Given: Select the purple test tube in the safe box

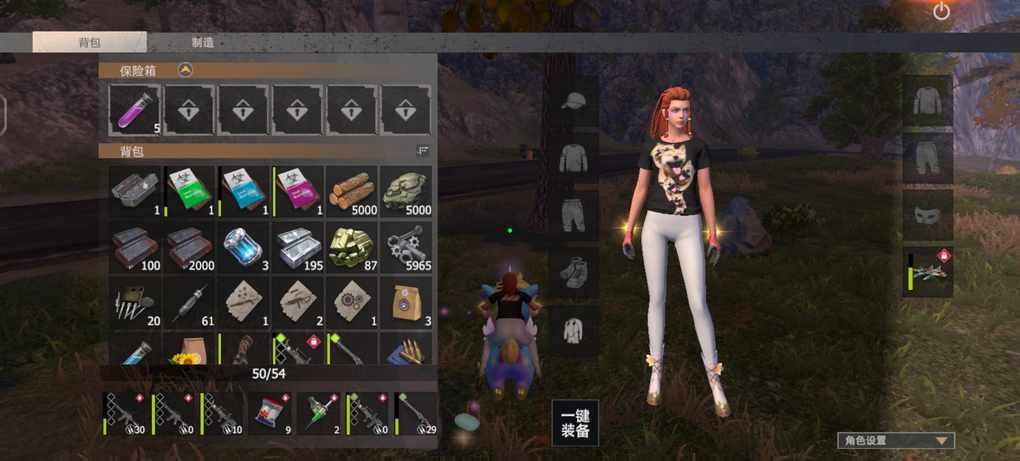Looking at the screenshot, I should 136,109.
